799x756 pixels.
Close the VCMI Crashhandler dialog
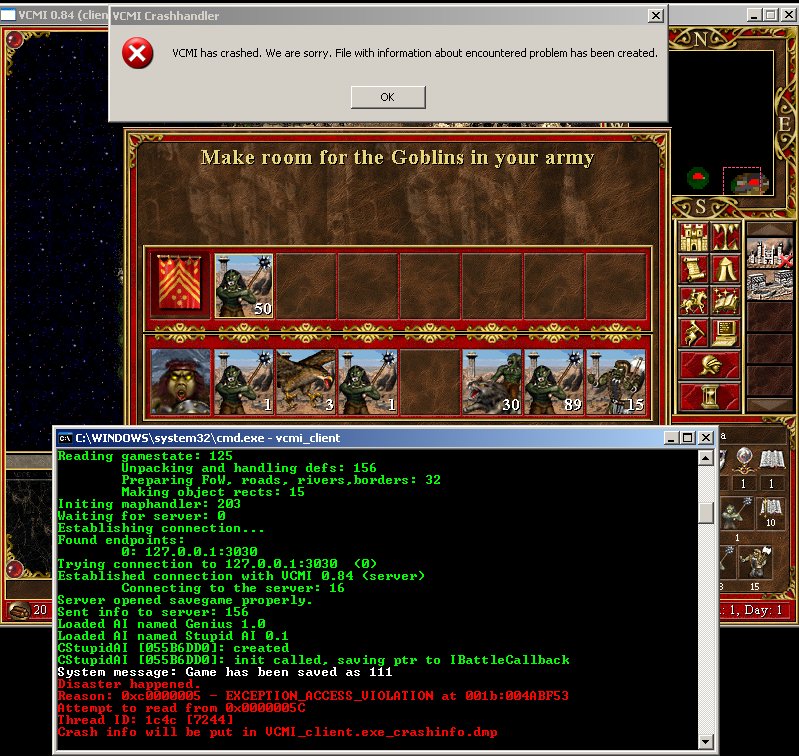654,16
